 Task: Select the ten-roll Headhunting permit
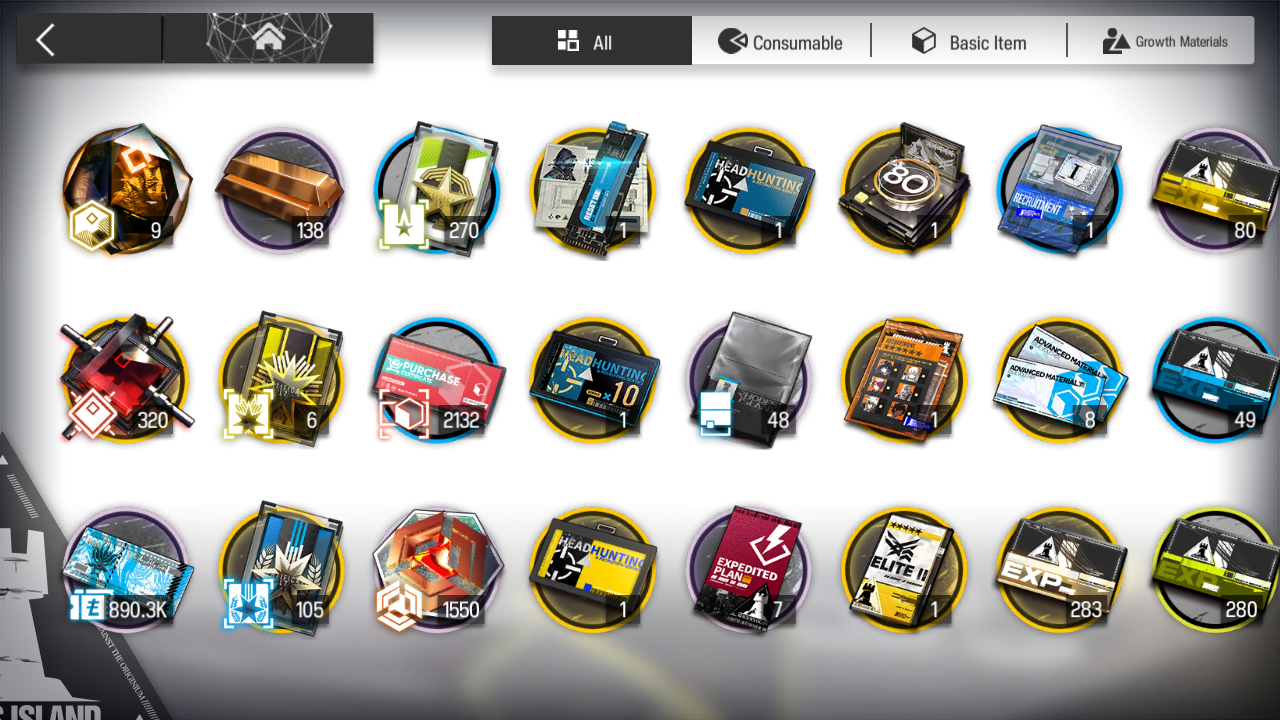(593, 380)
